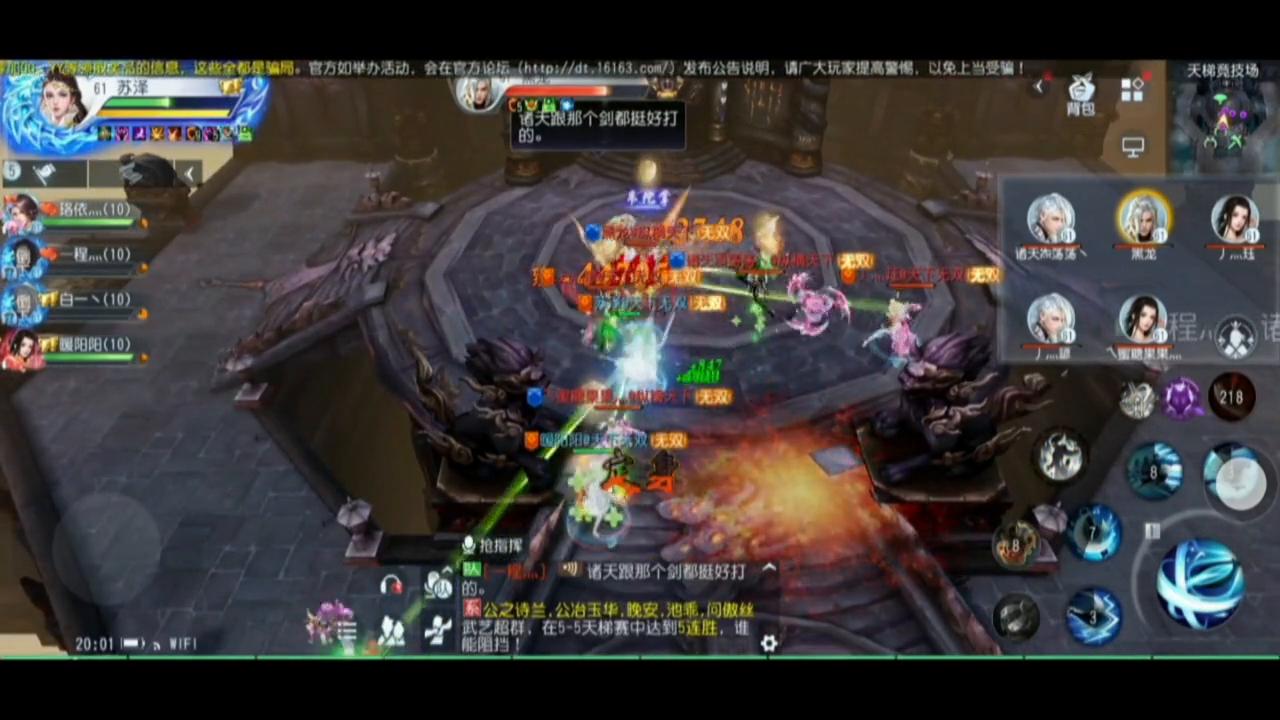Open the 天梯竞技场 minimap label

(1222, 70)
